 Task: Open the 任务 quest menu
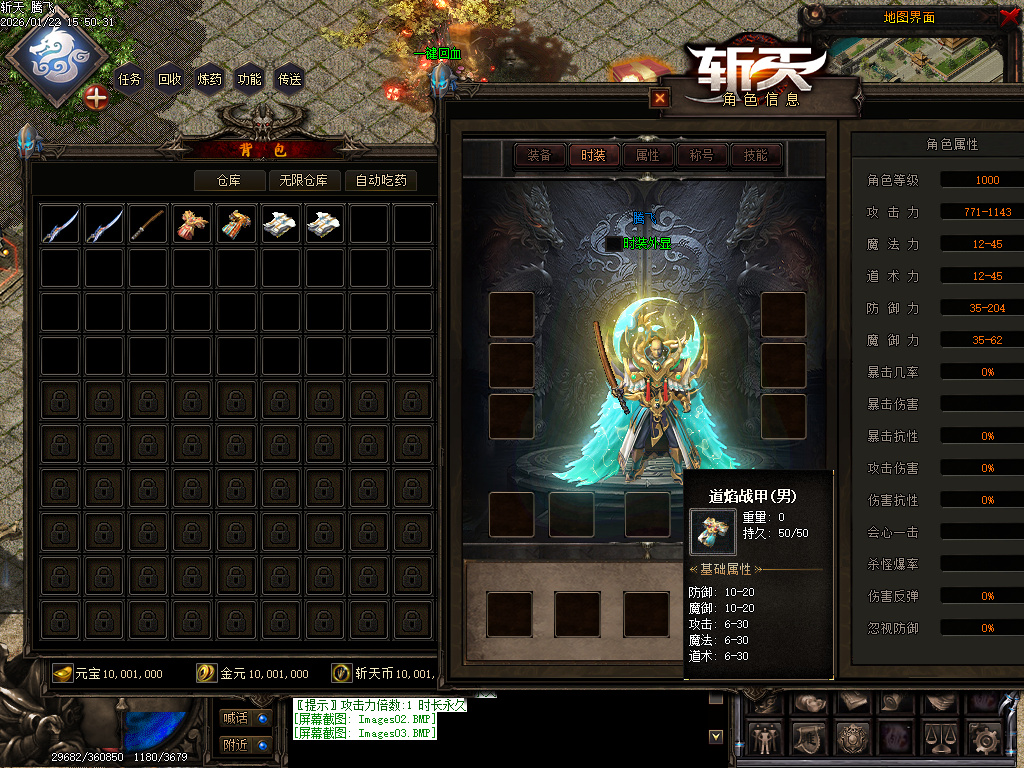tap(129, 79)
